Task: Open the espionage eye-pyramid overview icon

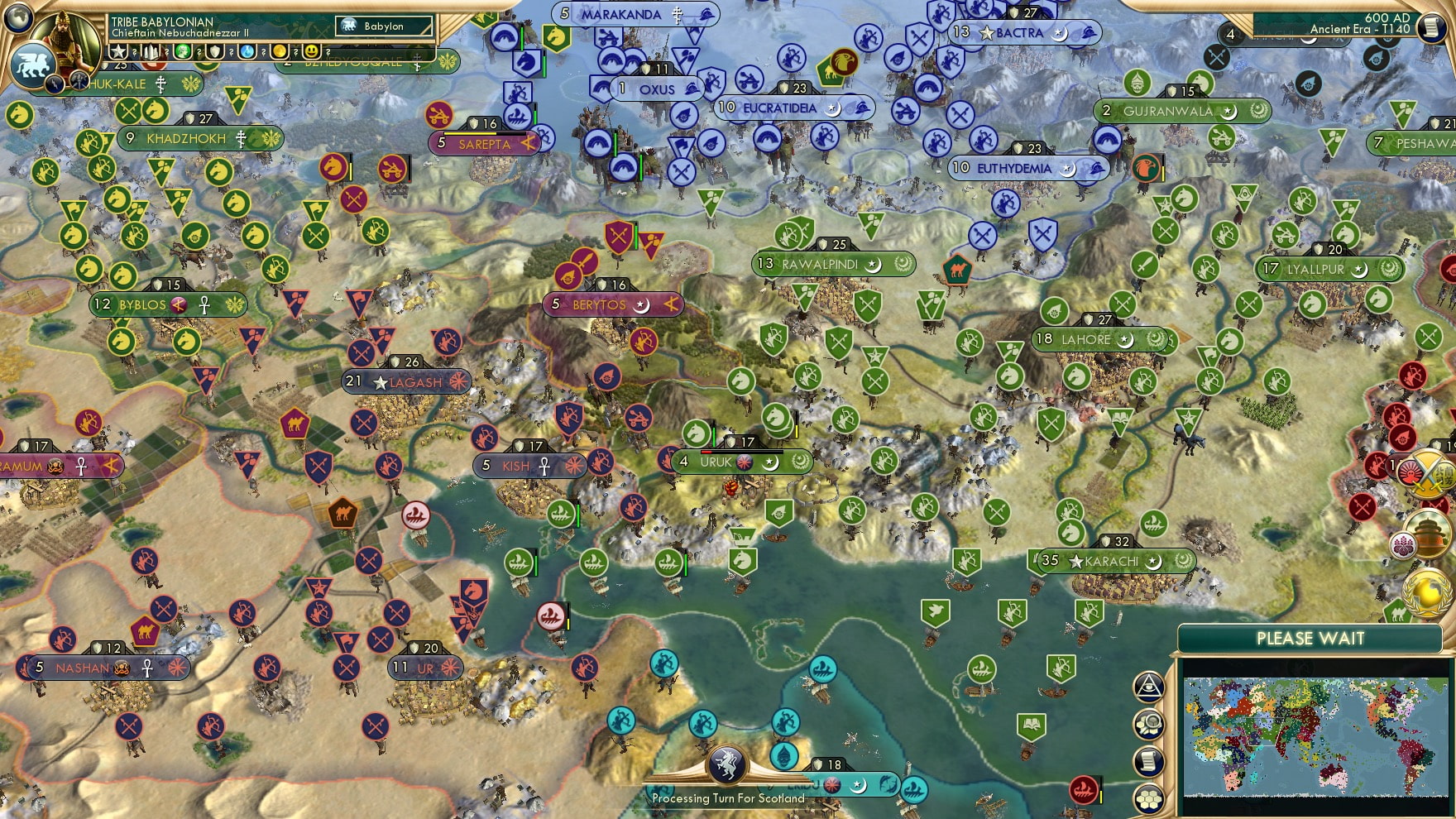Action: coord(1147,687)
